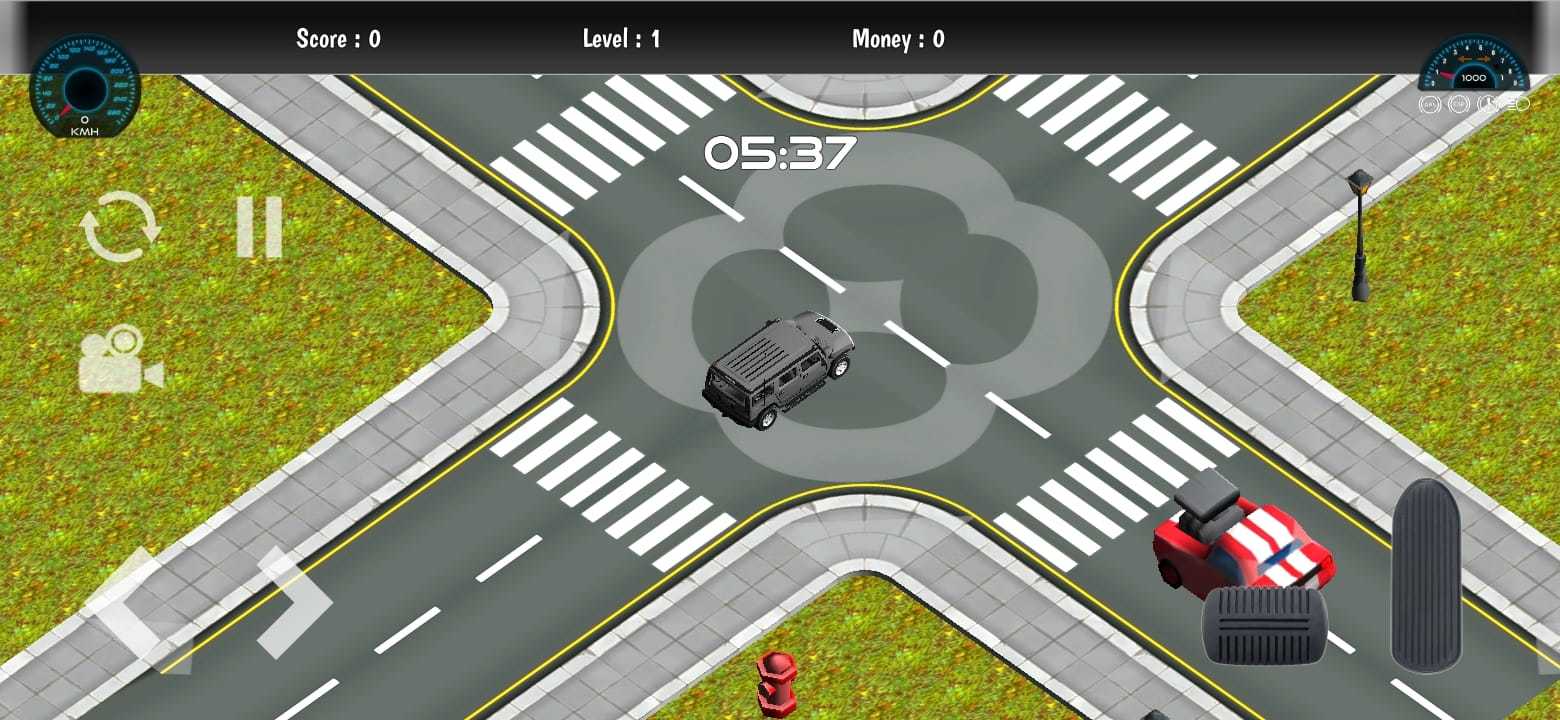1560x720 pixels.
Task: Select the restart icon
Action: tap(122, 225)
